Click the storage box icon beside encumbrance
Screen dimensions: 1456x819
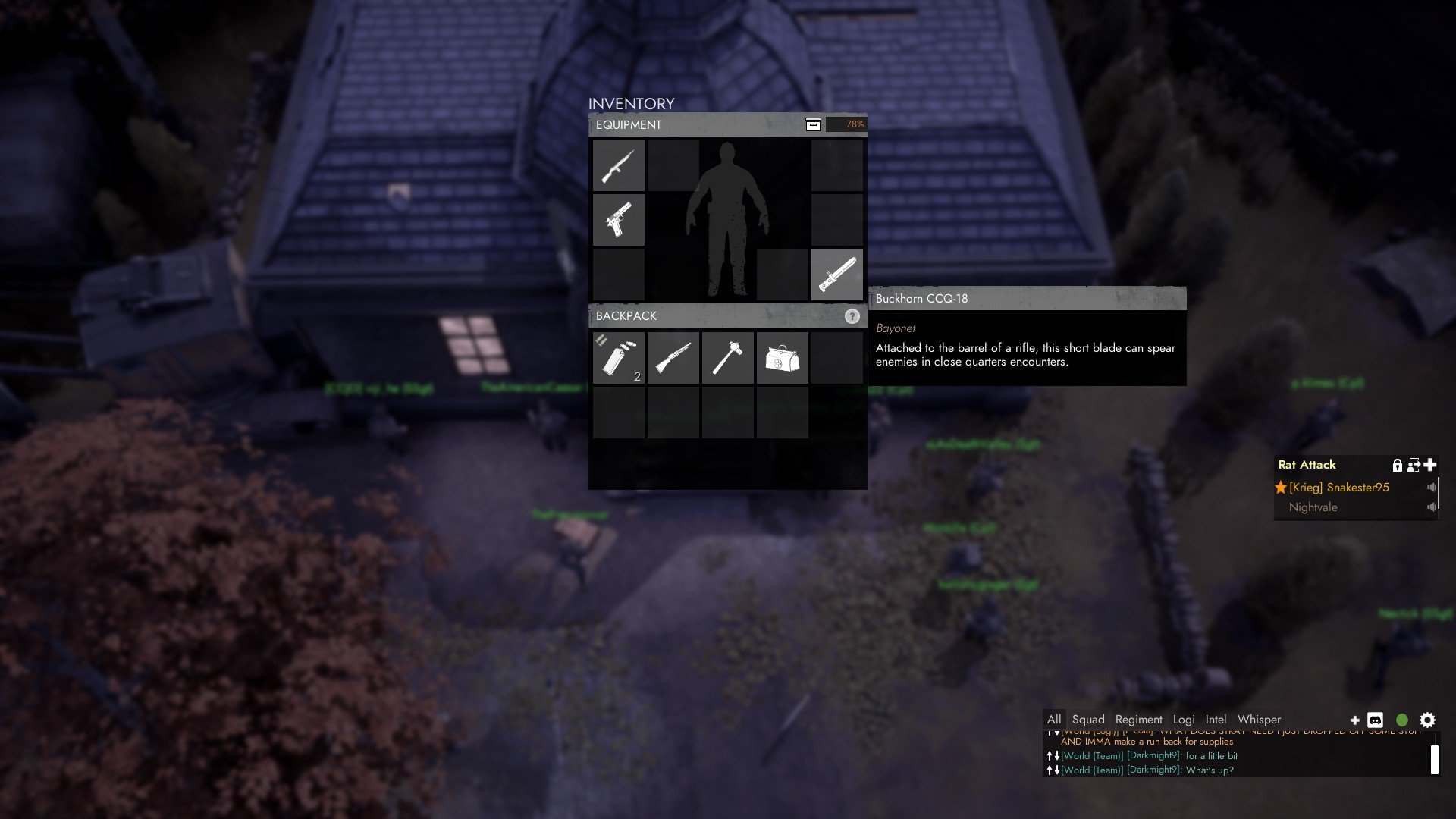tap(813, 124)
